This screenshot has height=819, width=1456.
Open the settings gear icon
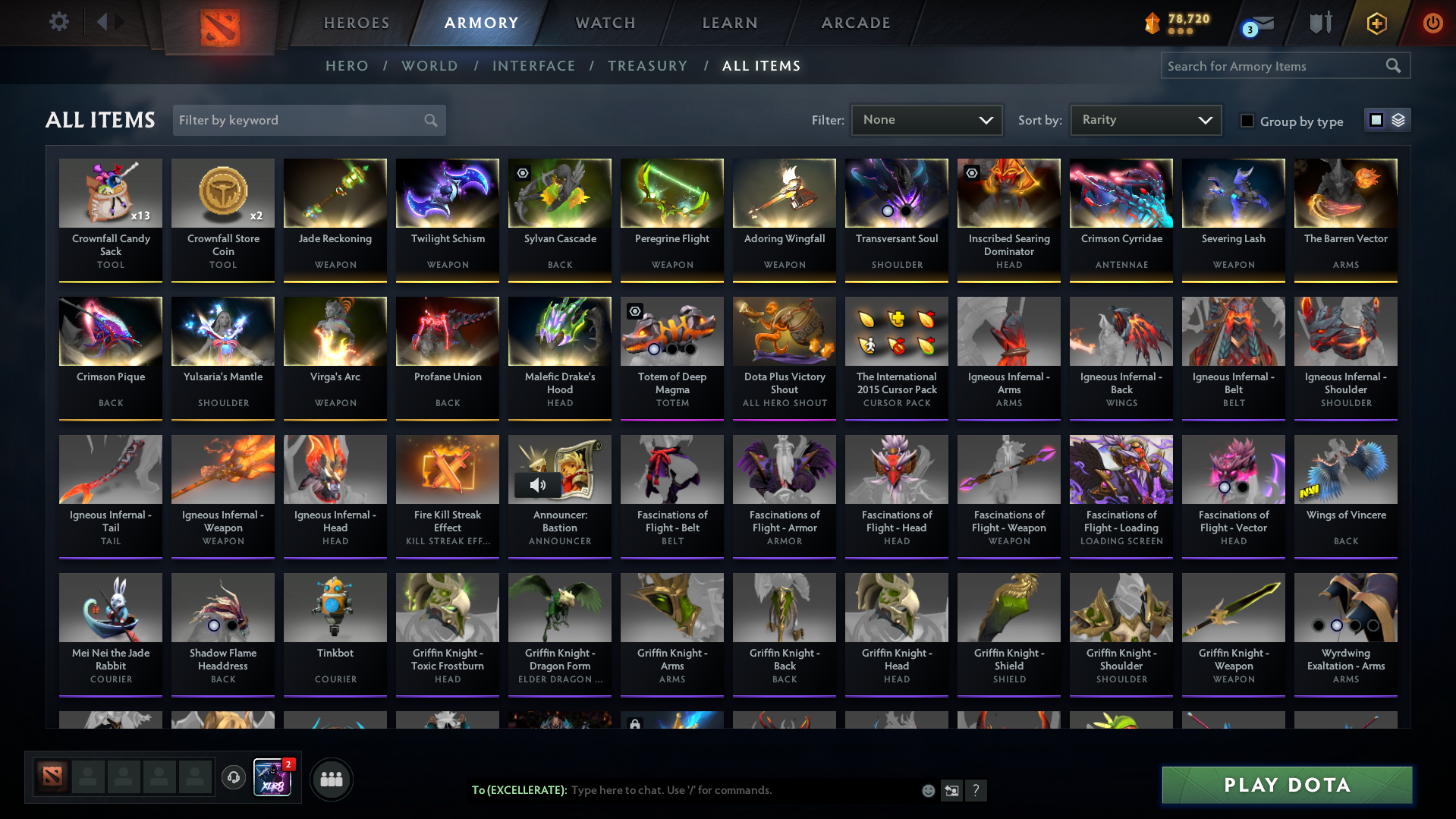pyautogui.click(x=58, y=22)
